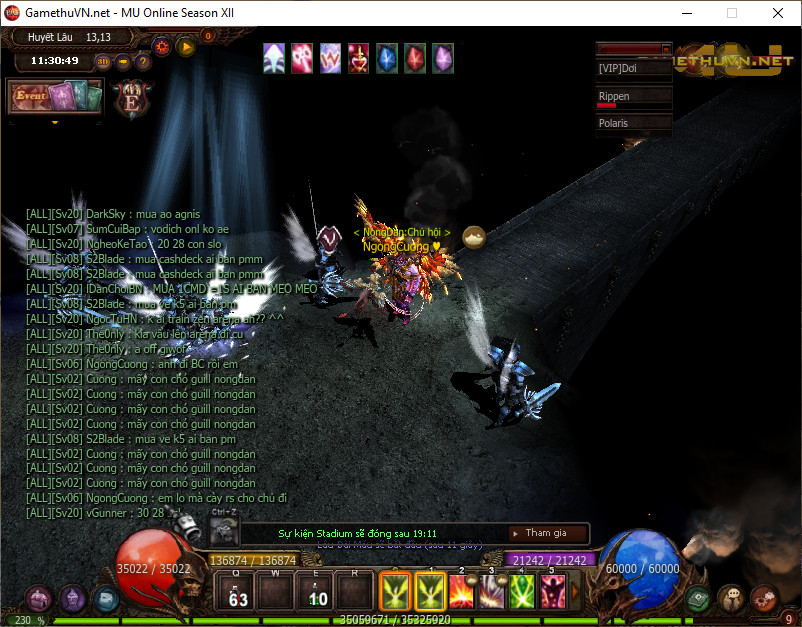Image resolution: width=802 pixels, height=627 pixels.
Task: Expand the skill bar with orange arrow
Action: 574,592
